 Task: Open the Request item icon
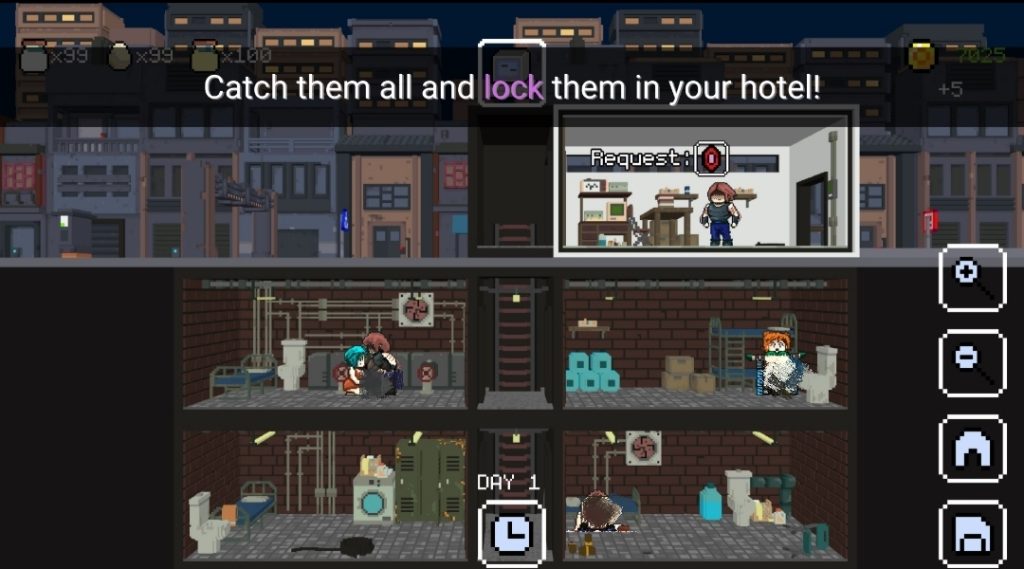pyautogui.click(x=711, y=158)
